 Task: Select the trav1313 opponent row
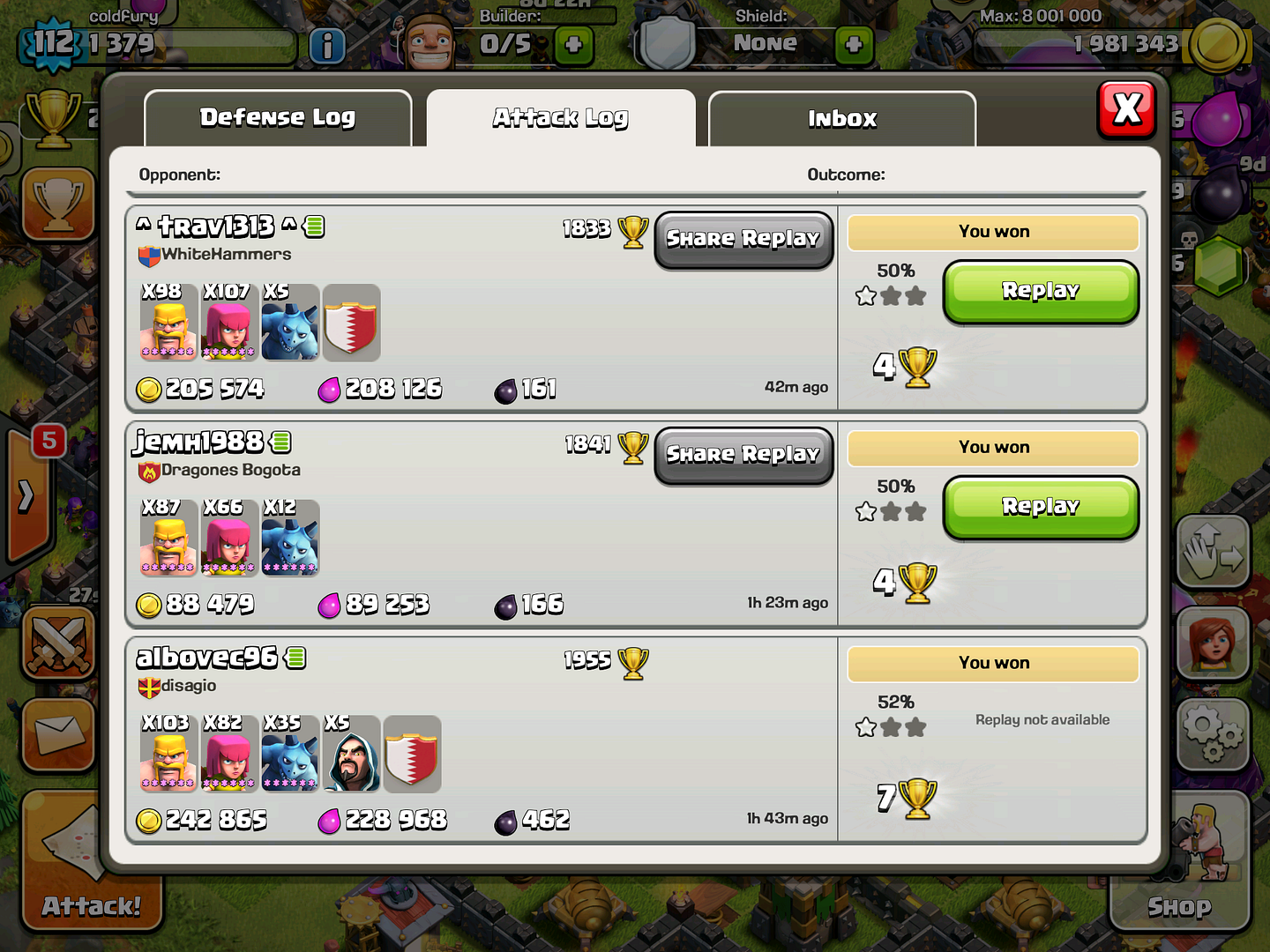coord(481,309)
